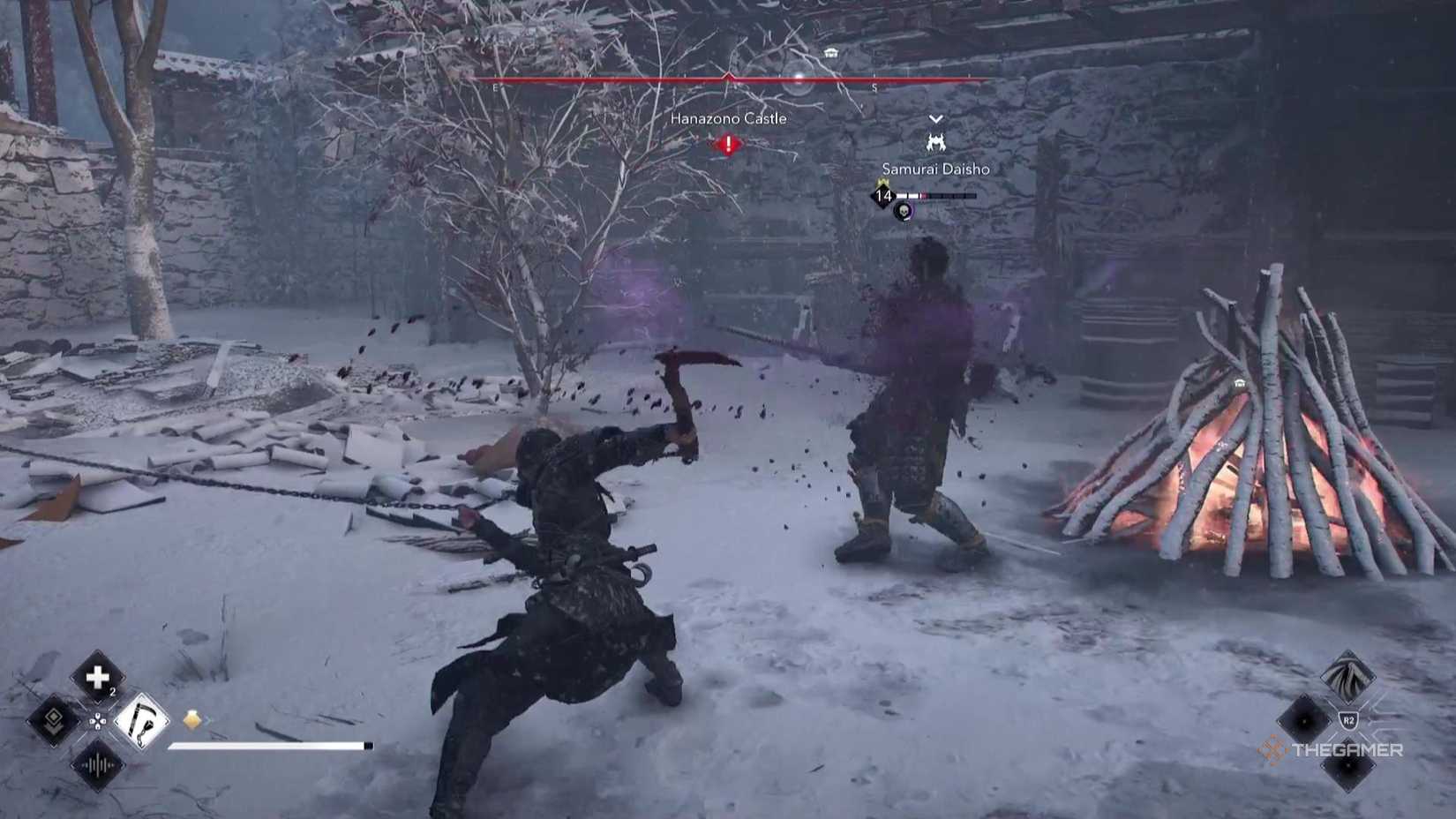The image size is (1456, 819).
Task: Select the samurai enemy type icon
Action: coord(936,142)
